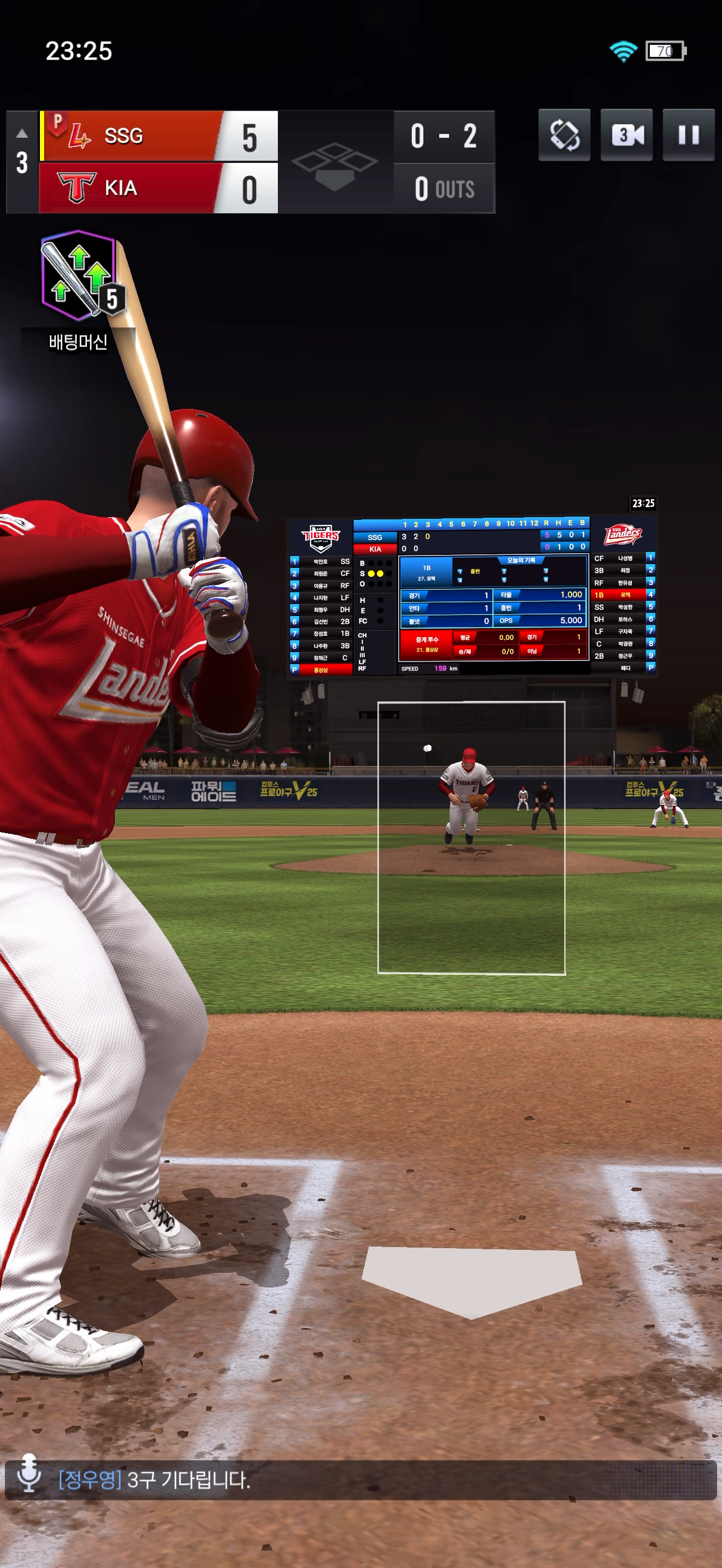The image size is (722, 1568).
Task: Toggle the screen rotation button
Action: 564,135
